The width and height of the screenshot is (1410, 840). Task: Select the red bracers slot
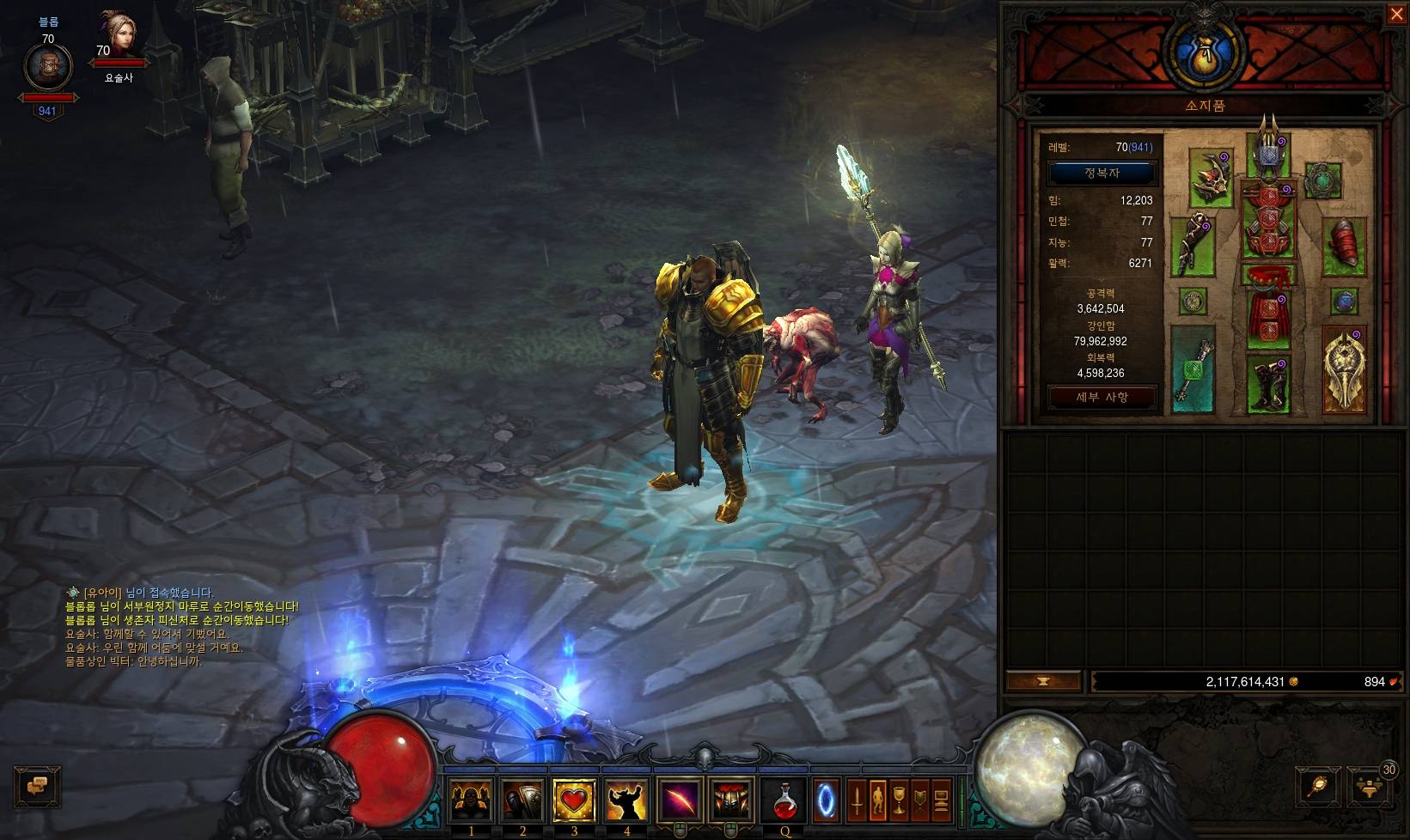pos(1345,245)
